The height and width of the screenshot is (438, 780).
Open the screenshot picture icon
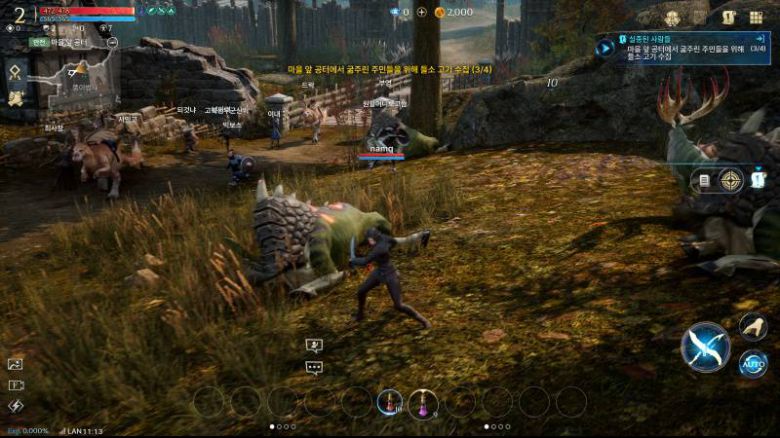[15, 364]
